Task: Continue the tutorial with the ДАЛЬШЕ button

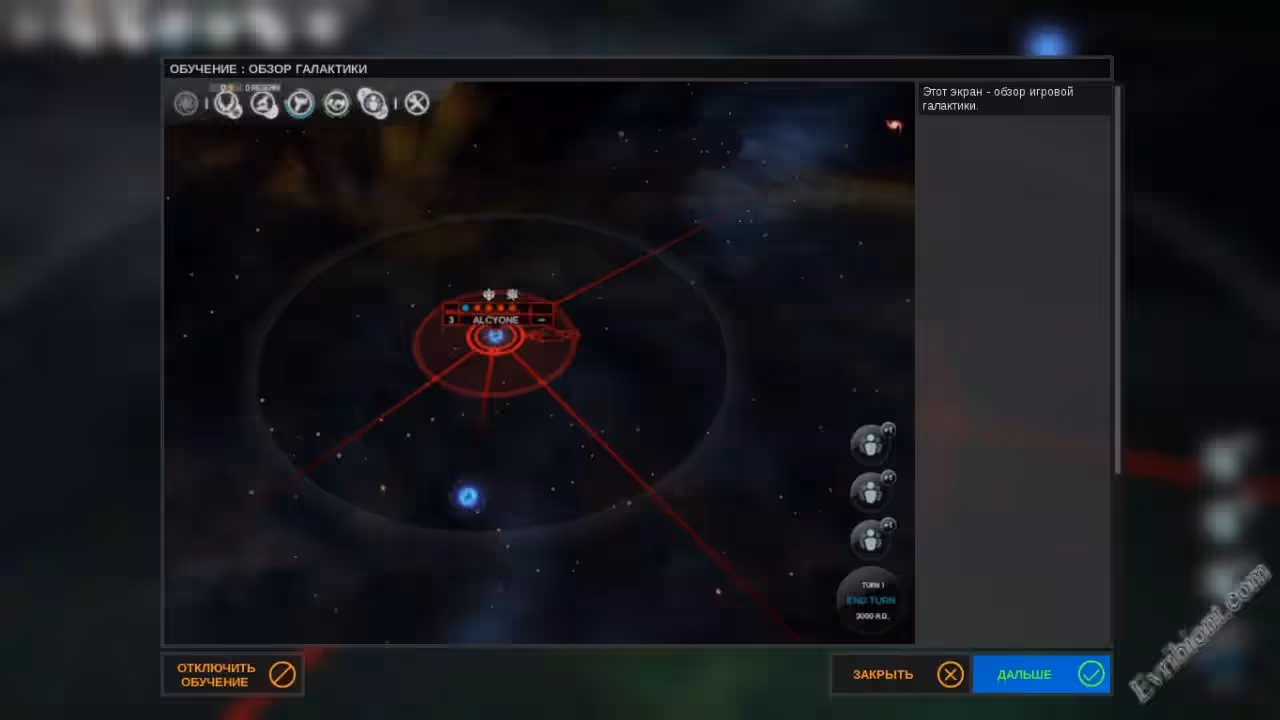Action: point(1041,675)
